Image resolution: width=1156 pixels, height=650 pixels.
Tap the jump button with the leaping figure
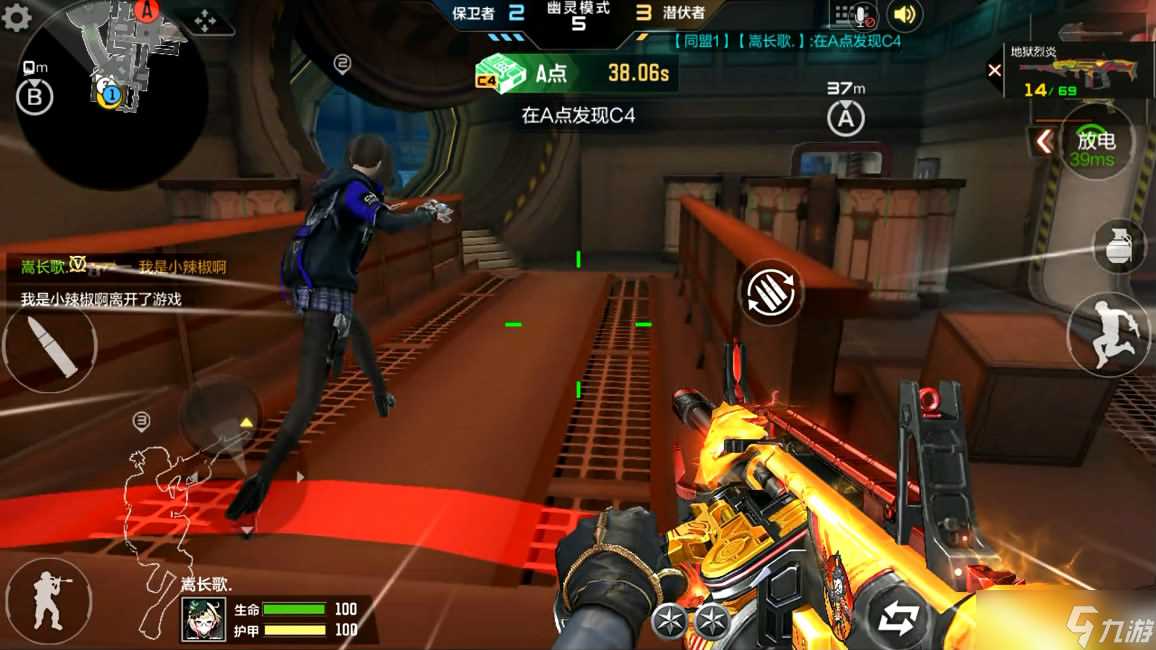coord(1108,334)
